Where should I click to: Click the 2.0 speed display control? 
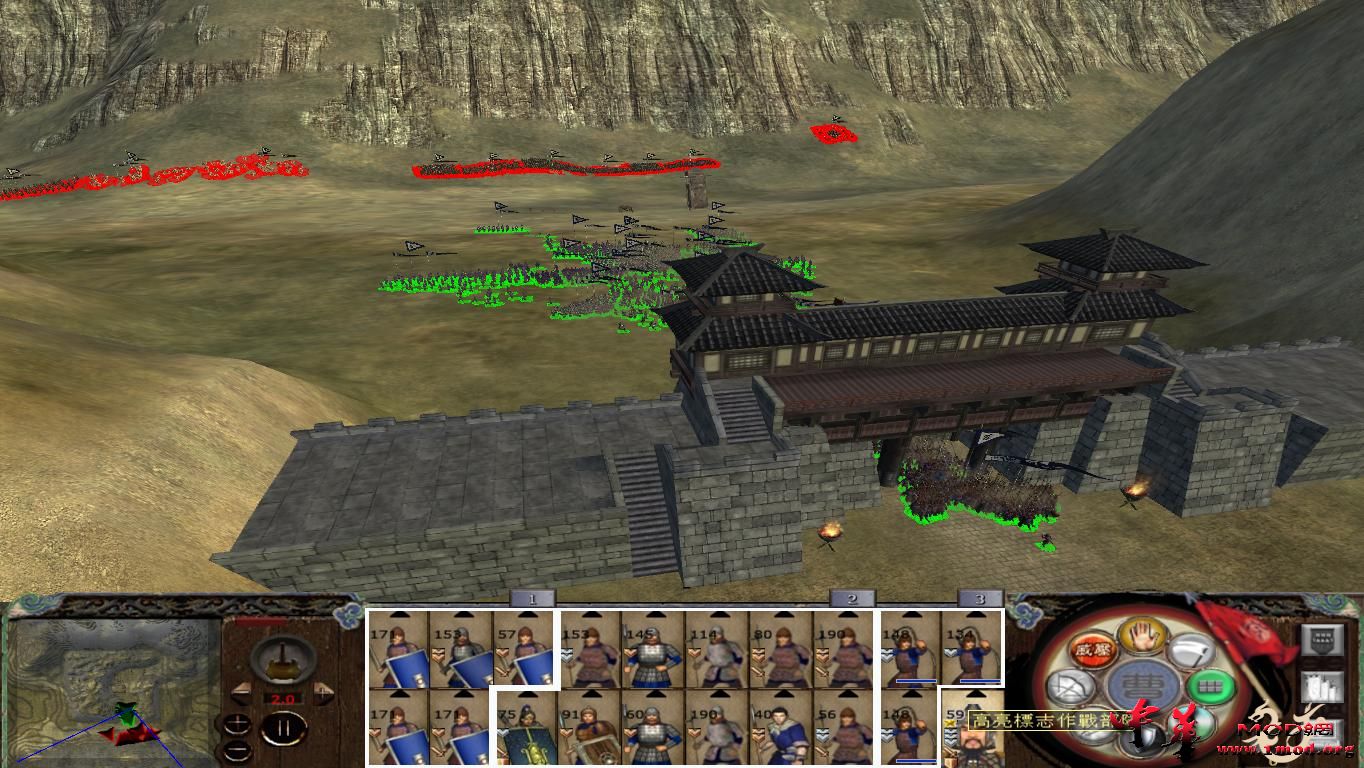click(283, 698)
